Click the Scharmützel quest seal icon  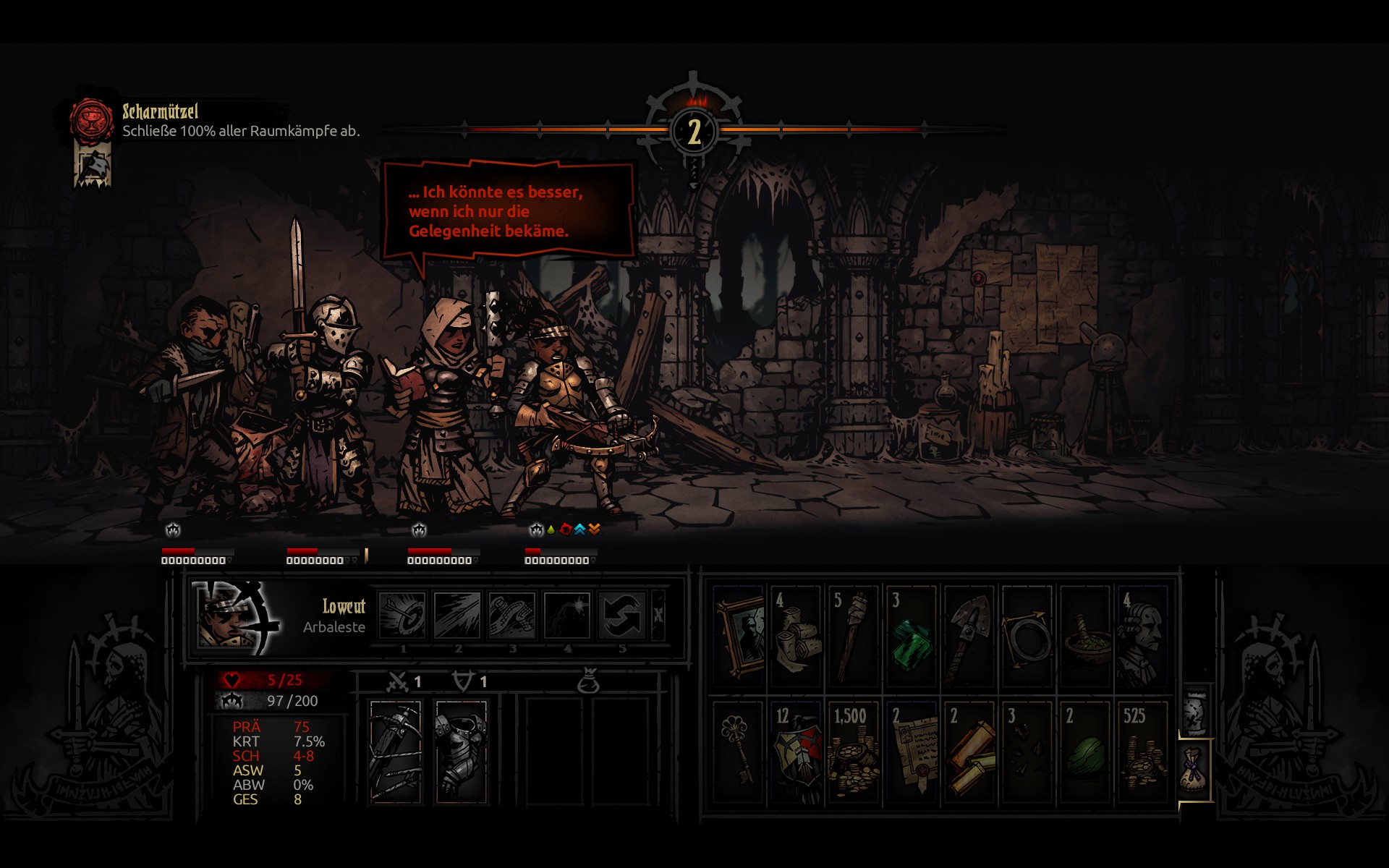pyautogui.click(x=92, y=119)
